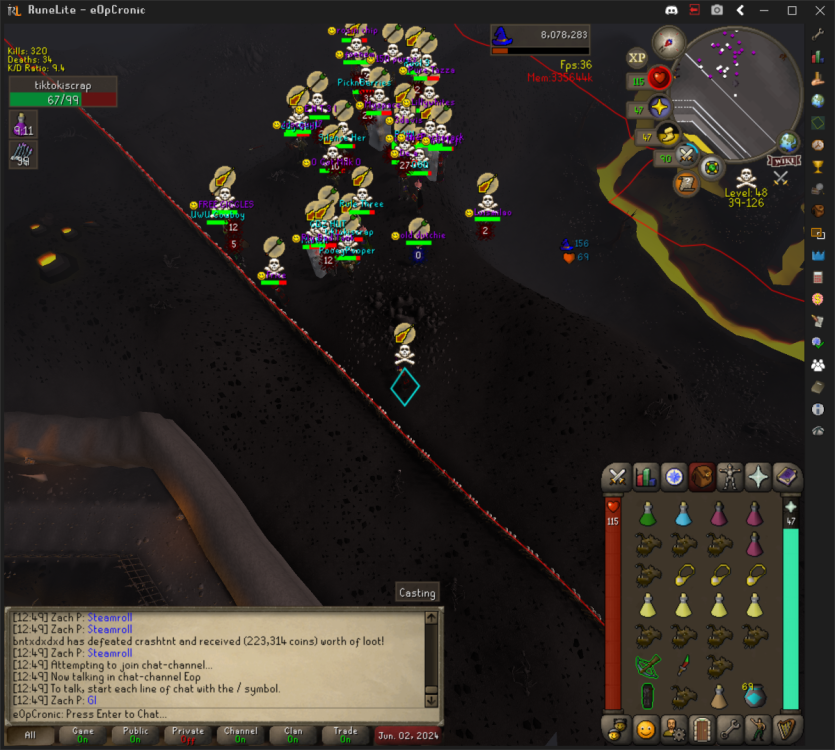Toggle run with the boot energy orb

pos(666,134)
